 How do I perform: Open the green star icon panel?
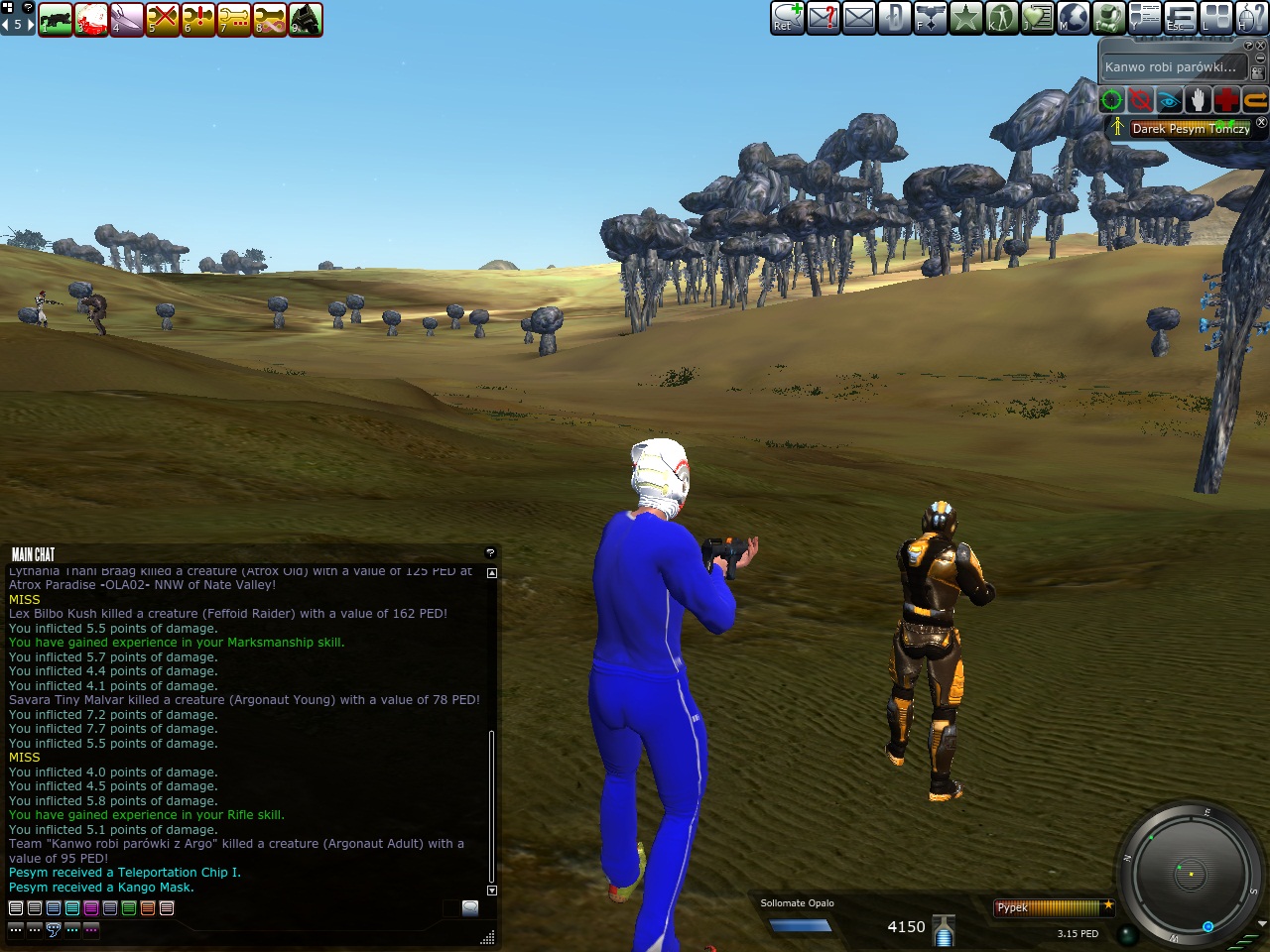pos(965,17)
